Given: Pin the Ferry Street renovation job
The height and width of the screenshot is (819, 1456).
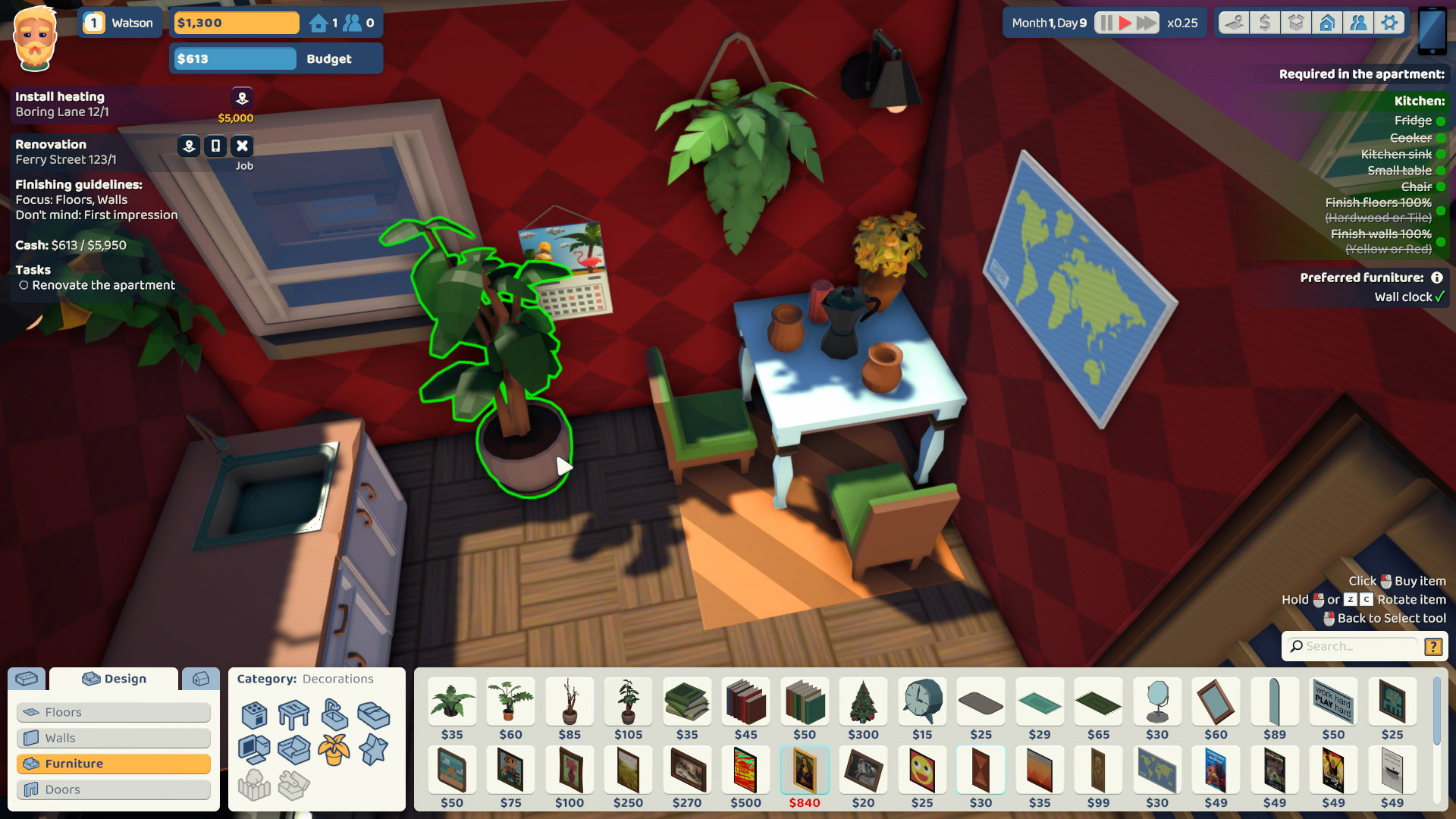Looking at the screenshot, I should click(x=188, y=146).
